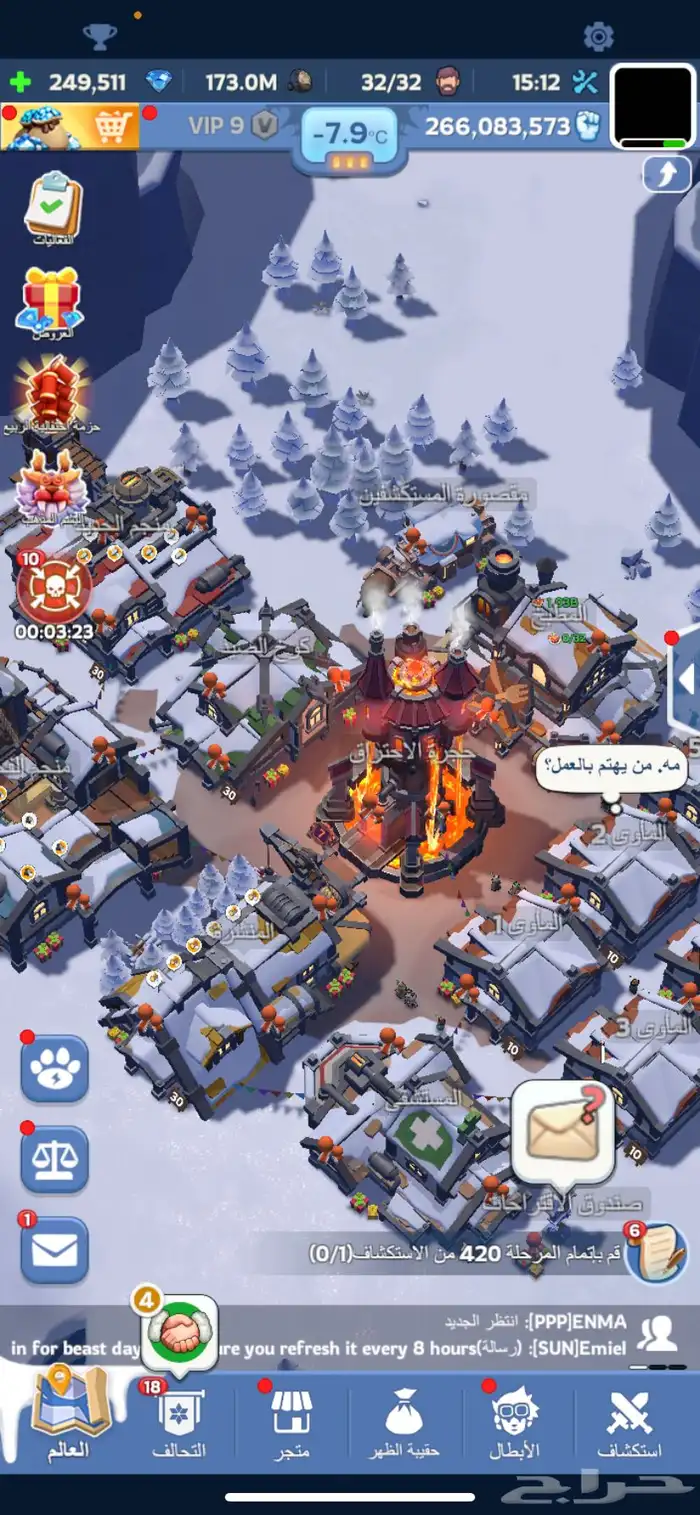Open the settings gear icon
The image size is (700, 1515).
coord(598,37)
